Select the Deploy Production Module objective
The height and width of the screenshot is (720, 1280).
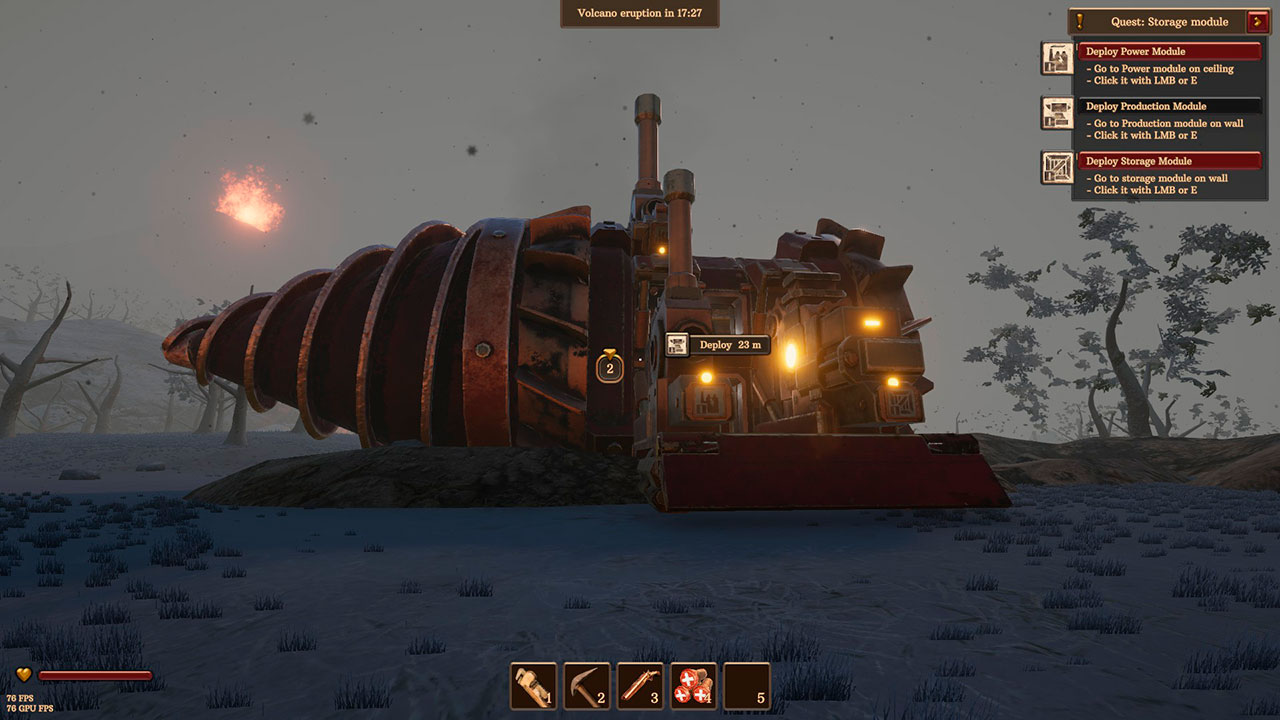point(1169,106)
